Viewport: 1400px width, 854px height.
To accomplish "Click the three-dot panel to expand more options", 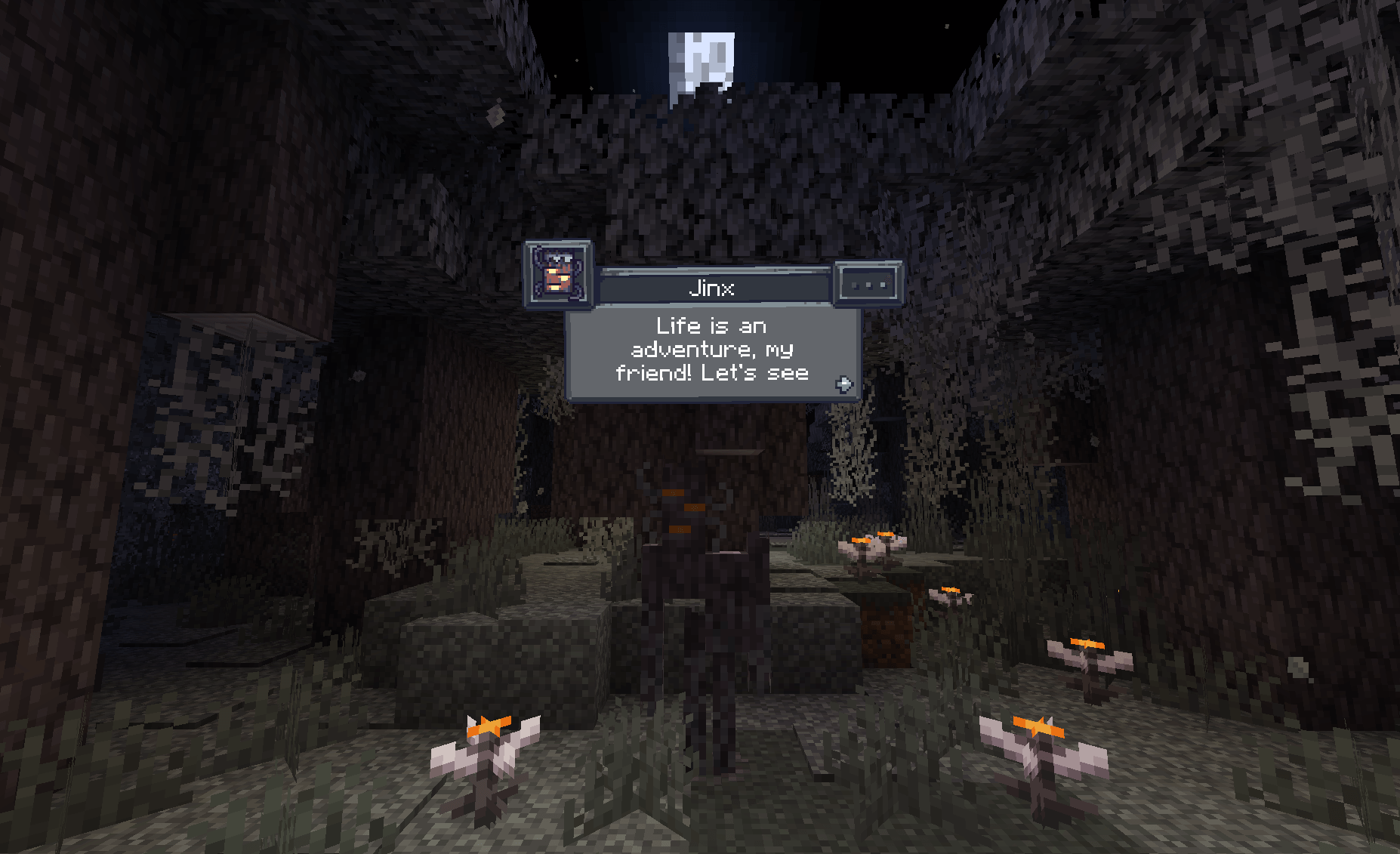I will click(867, 285).
